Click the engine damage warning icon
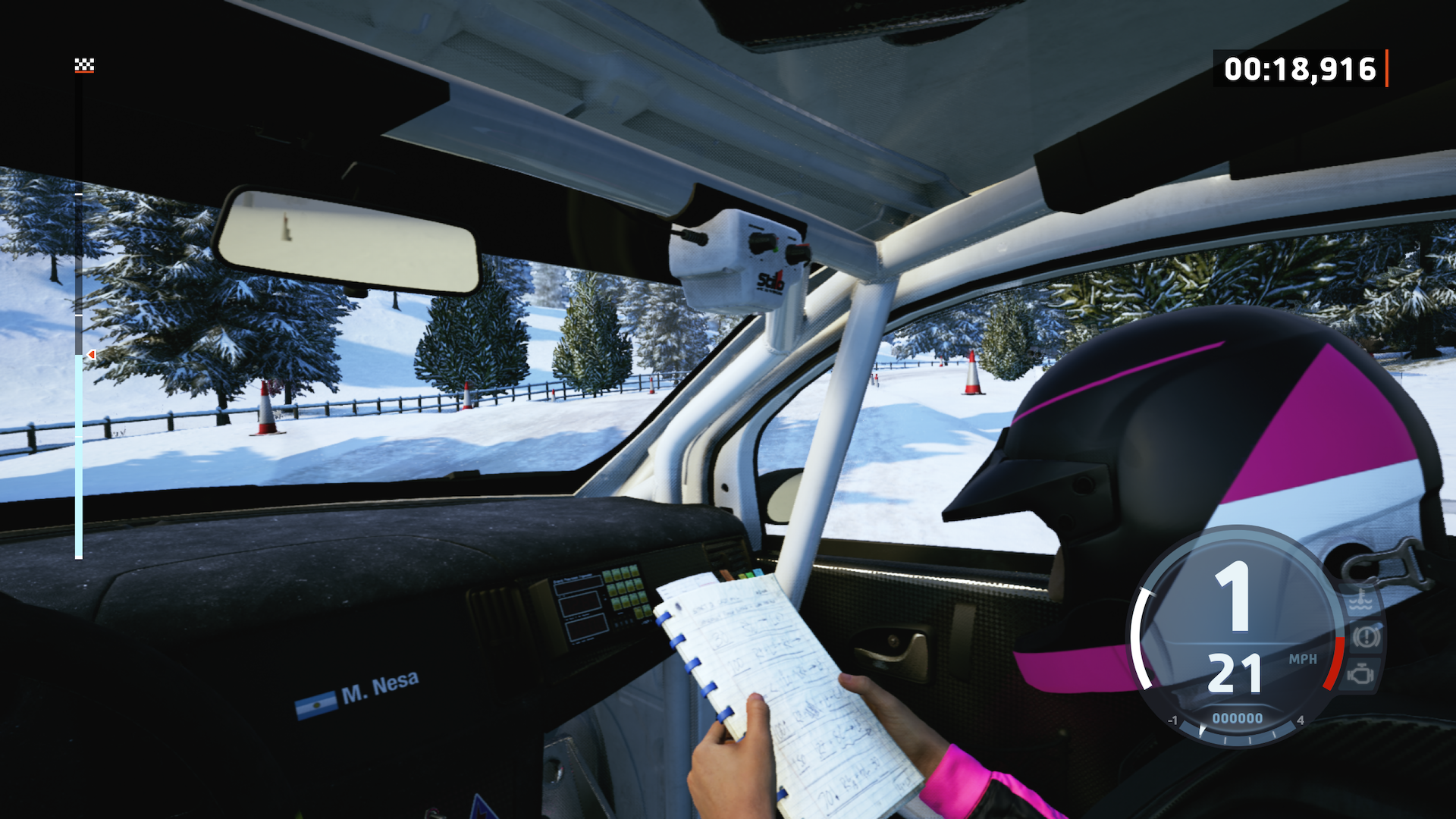This screenshot has height=819, width=1456. pyautogui.click(x=1361, y=673)
